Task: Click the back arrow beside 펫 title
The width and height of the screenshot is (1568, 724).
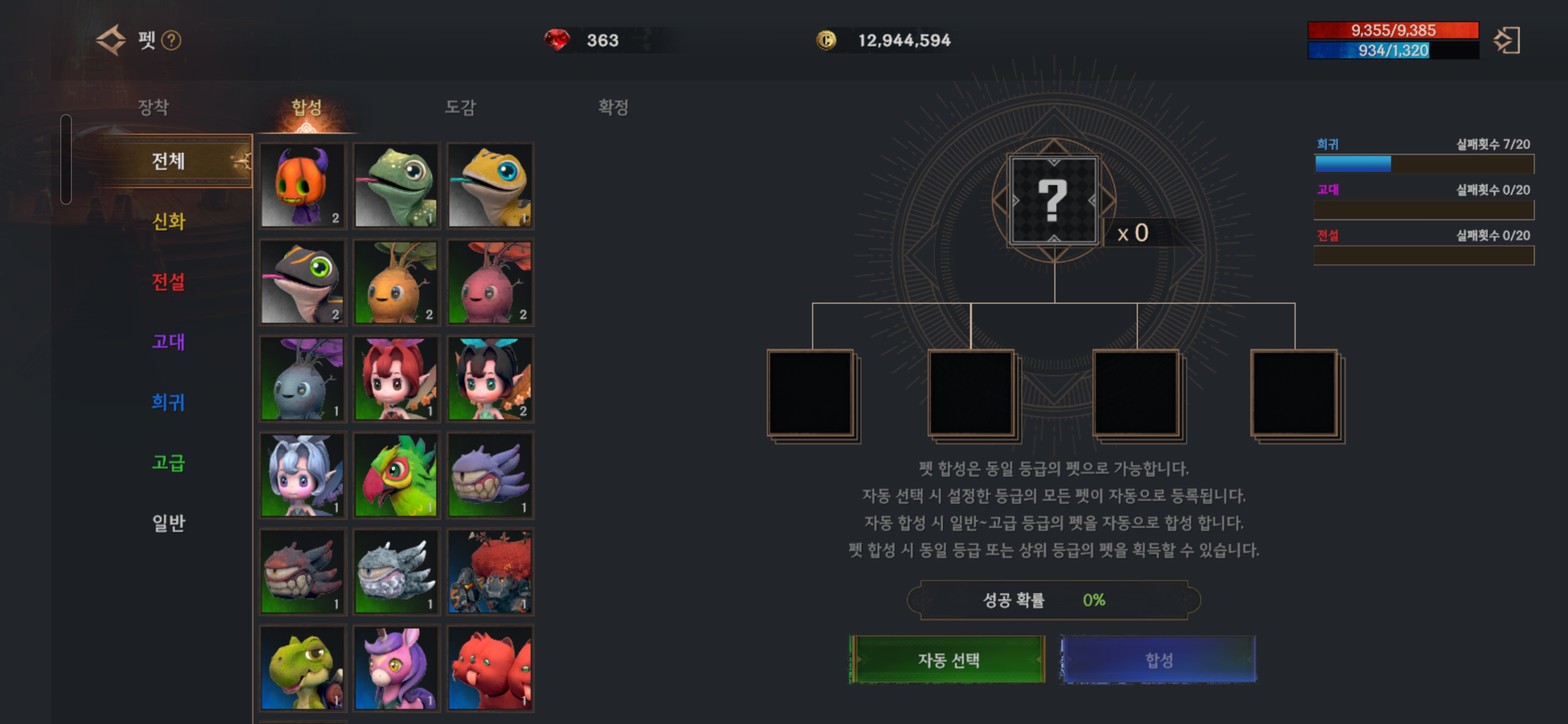Action: [x=112, y=40]
